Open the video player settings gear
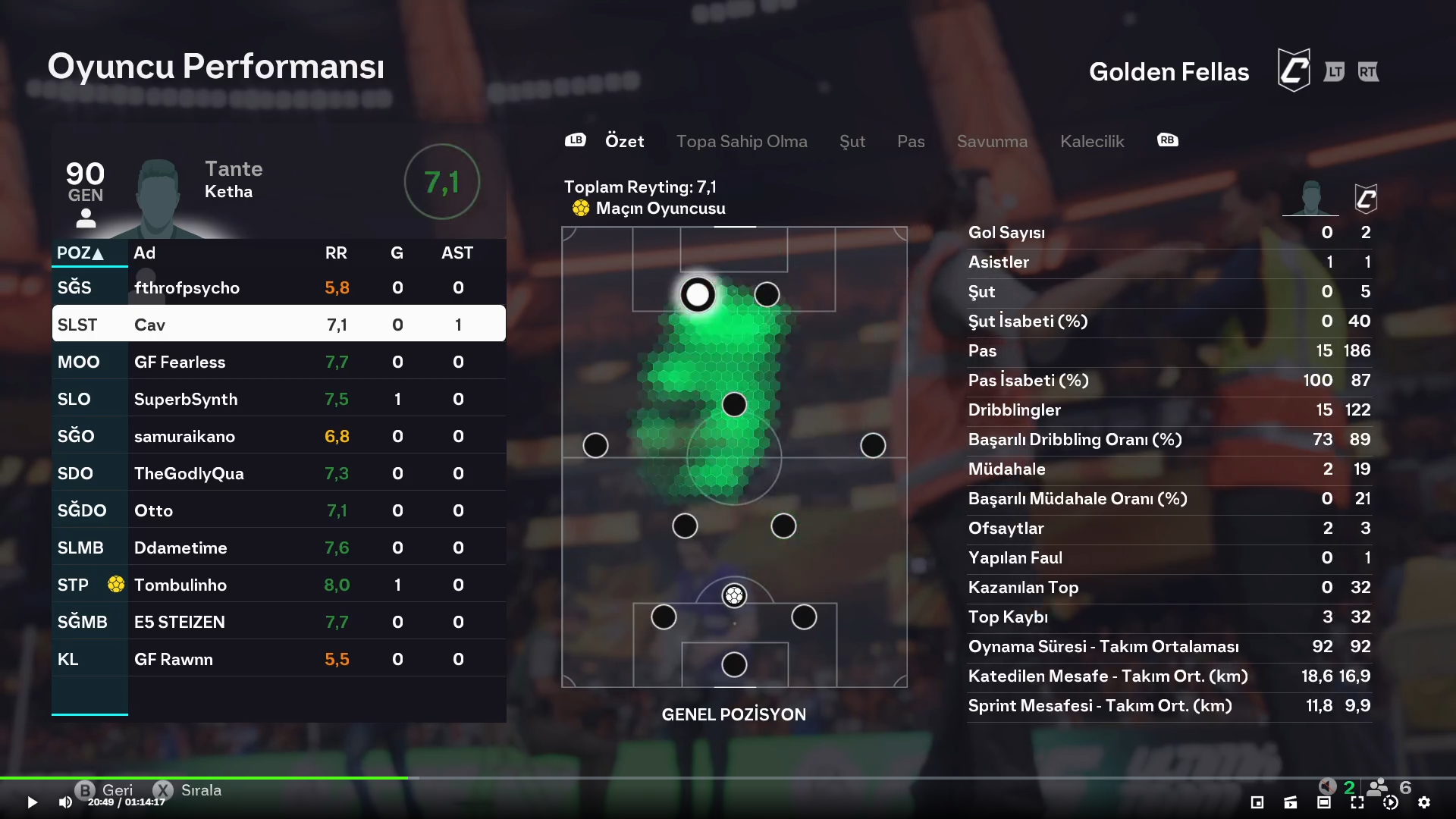This screenshot has width=1456, height=819. (1423, 802)
